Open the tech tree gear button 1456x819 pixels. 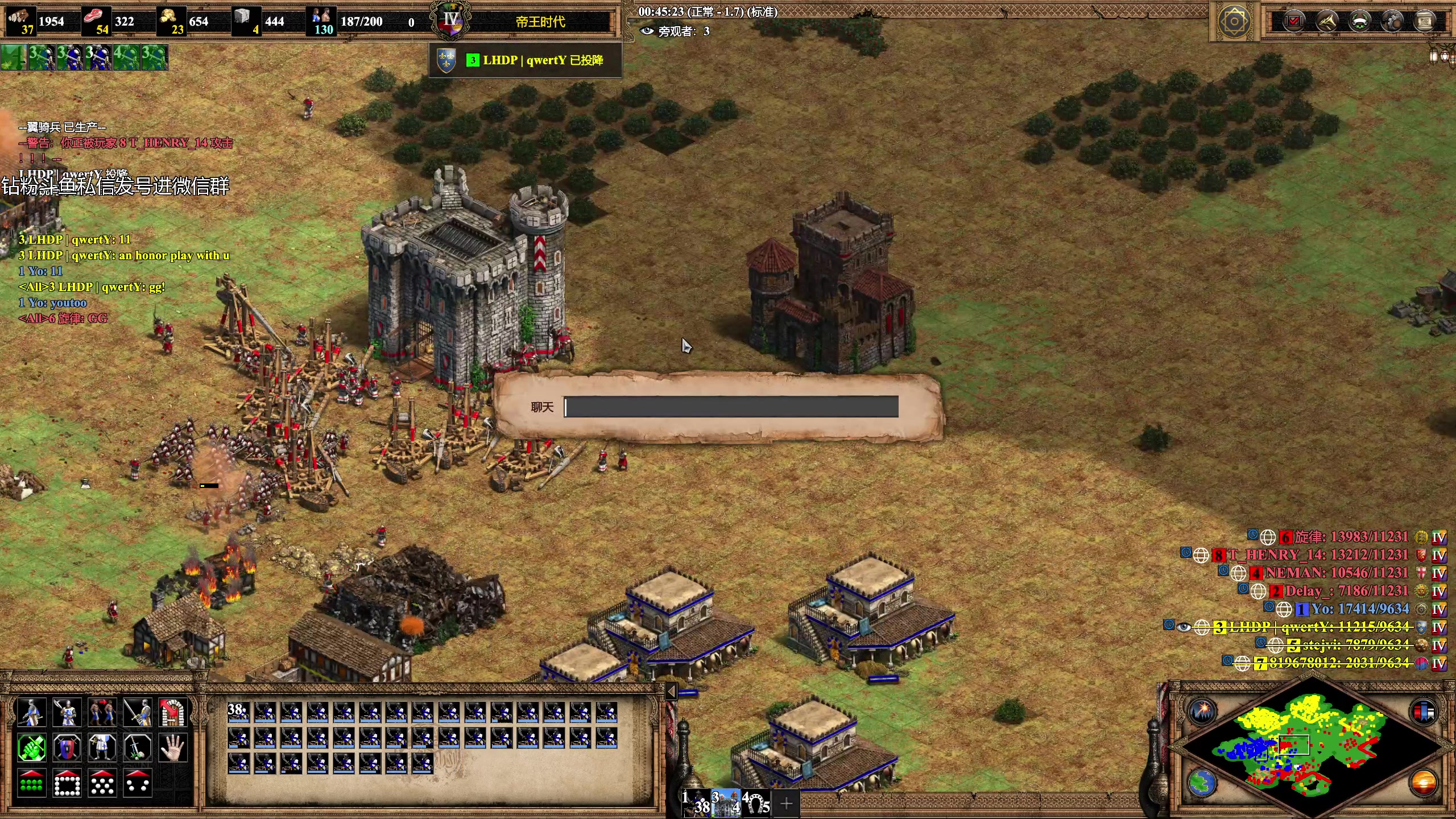1392,22
